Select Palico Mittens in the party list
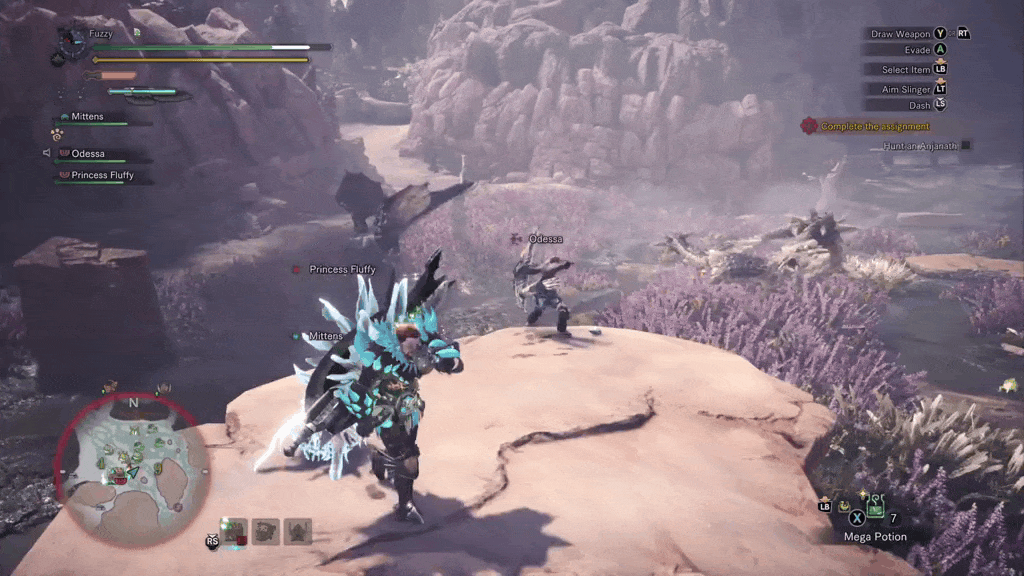This screenshot has width=1024, height=576. [x=87, y=117]
